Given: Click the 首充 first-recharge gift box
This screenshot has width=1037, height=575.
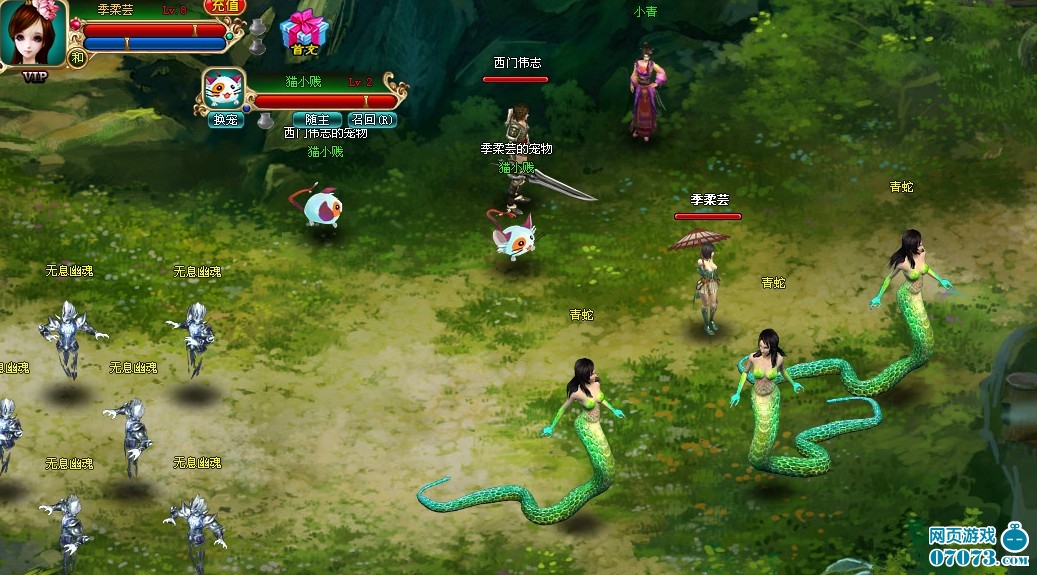Looking at the screenshot, I should point(301,33).
